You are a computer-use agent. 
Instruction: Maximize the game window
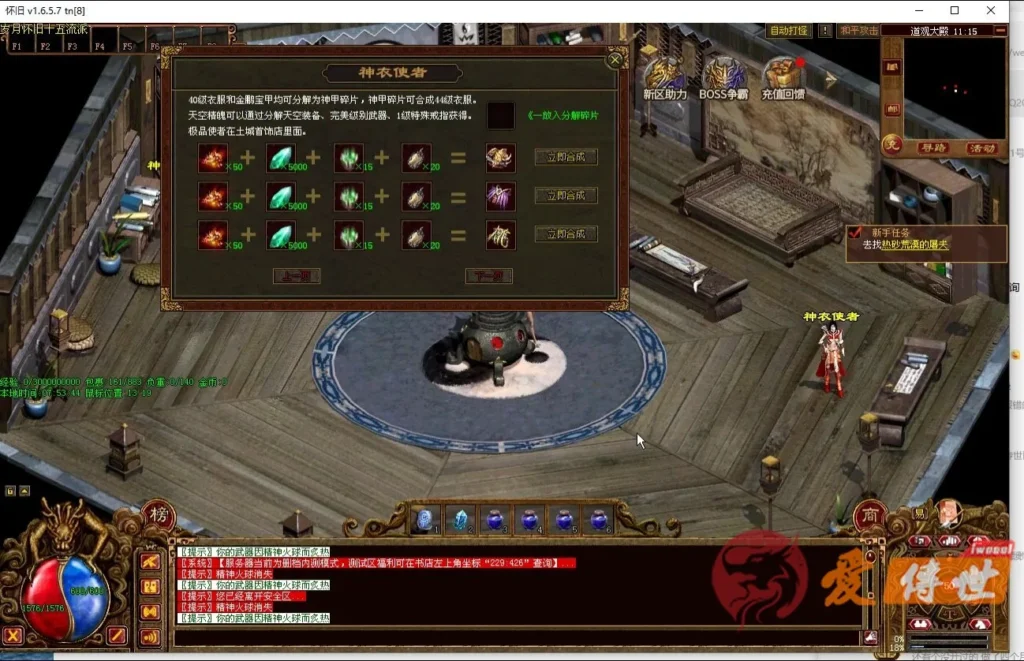pyautogui.click(x=954, y=10)
